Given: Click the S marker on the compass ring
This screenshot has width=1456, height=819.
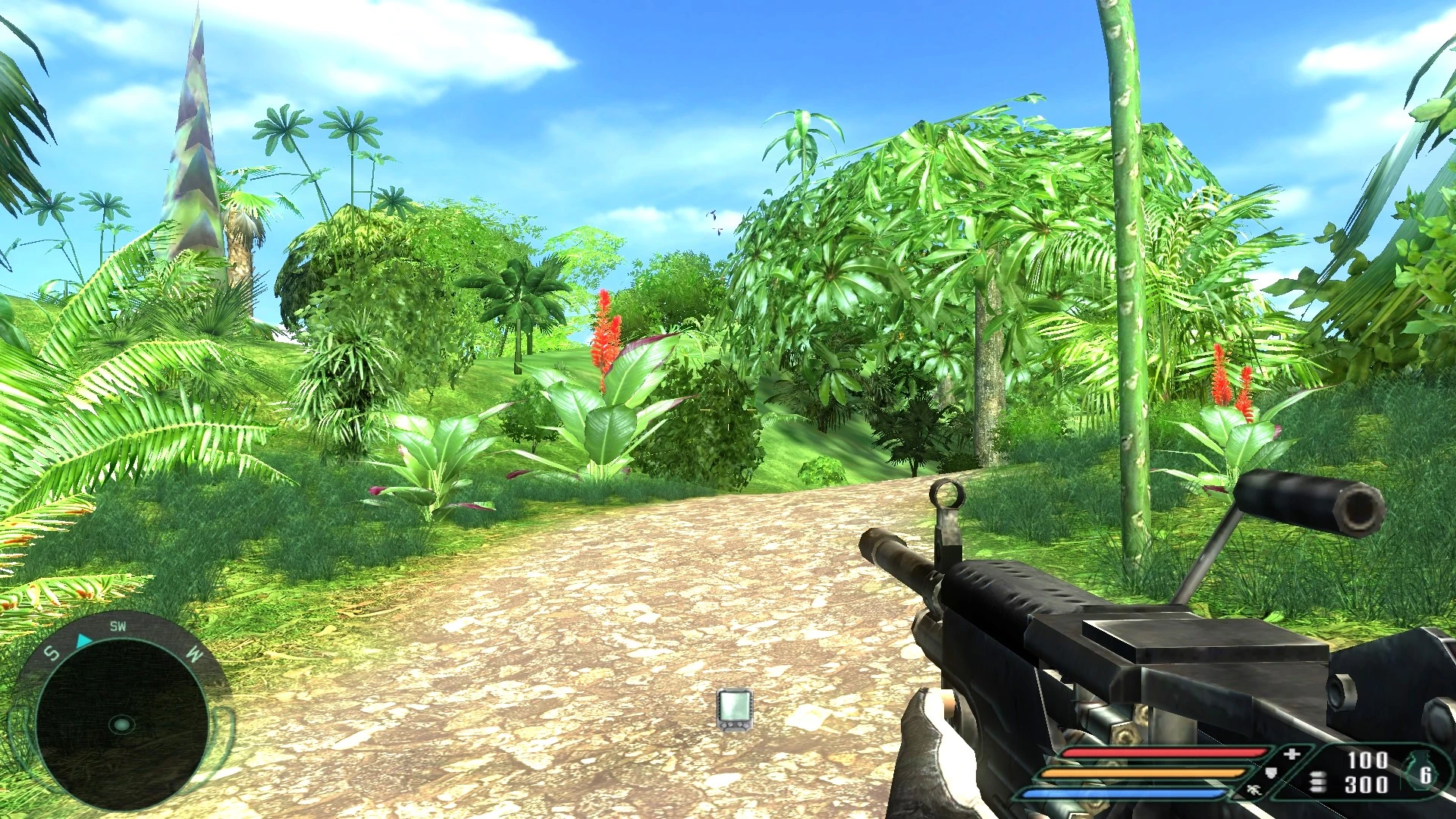Looking at the screenshot, I should [x=51, y=653].
